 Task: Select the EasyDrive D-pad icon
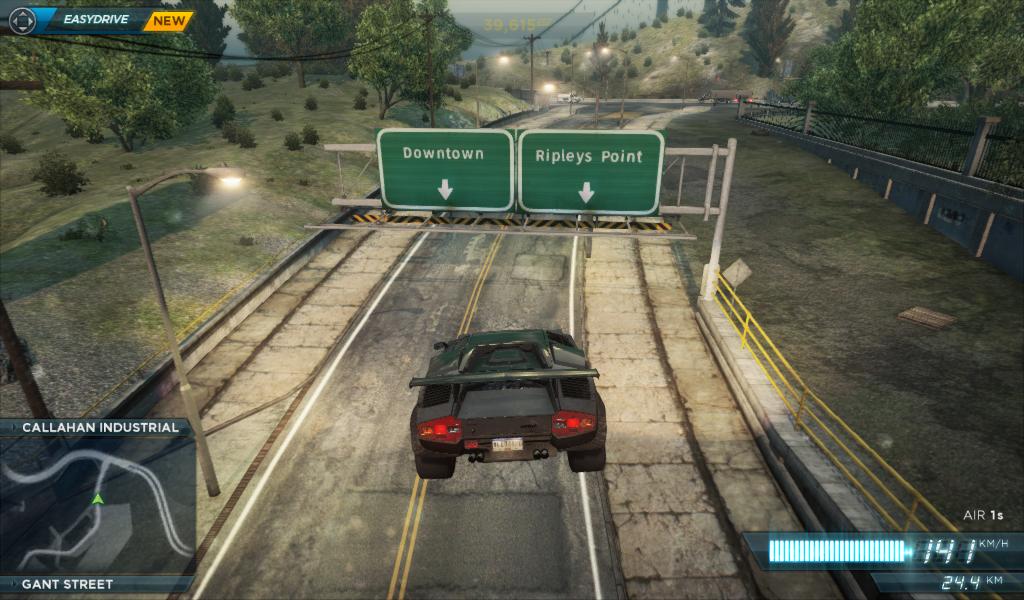pos(22,20)
